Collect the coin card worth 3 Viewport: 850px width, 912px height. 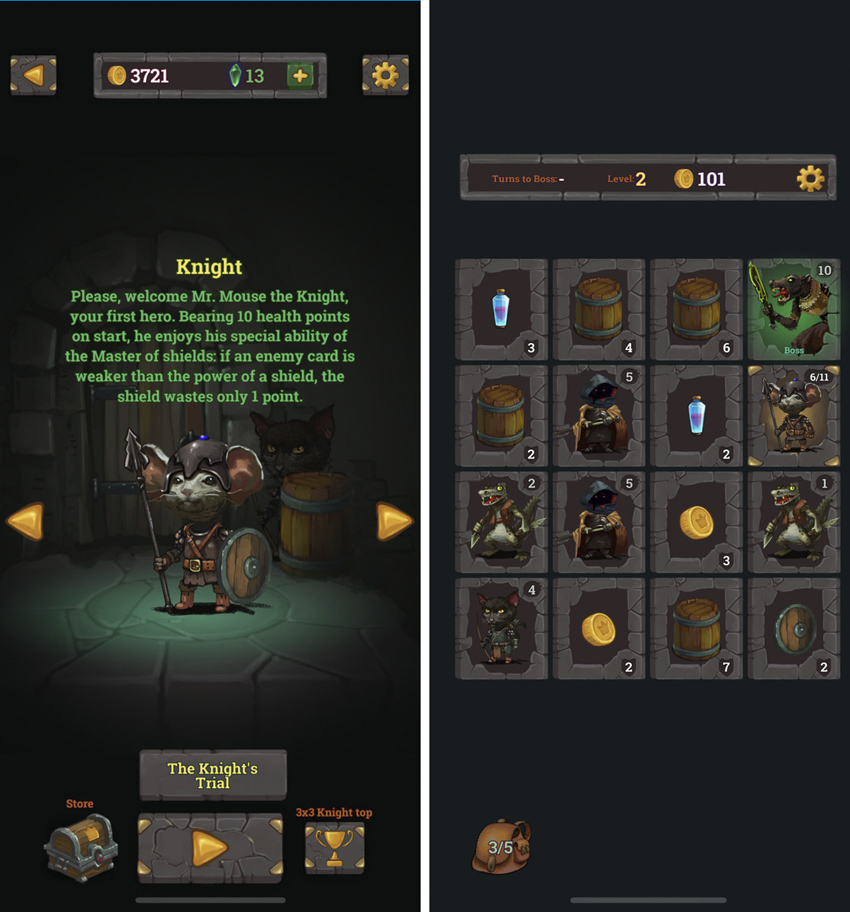tap(697, 522)
